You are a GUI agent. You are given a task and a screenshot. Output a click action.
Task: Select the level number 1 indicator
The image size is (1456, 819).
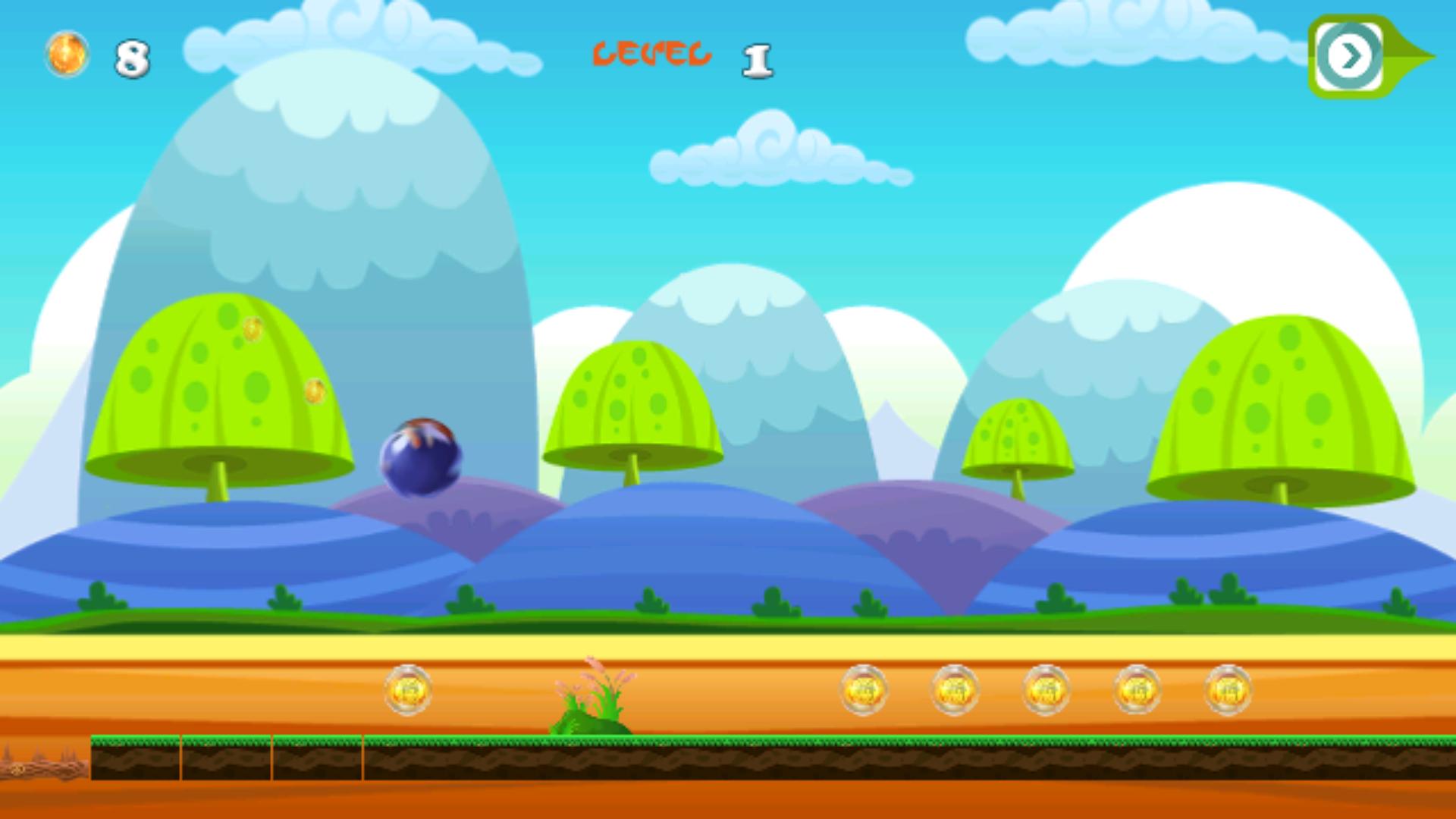point(758,61)
